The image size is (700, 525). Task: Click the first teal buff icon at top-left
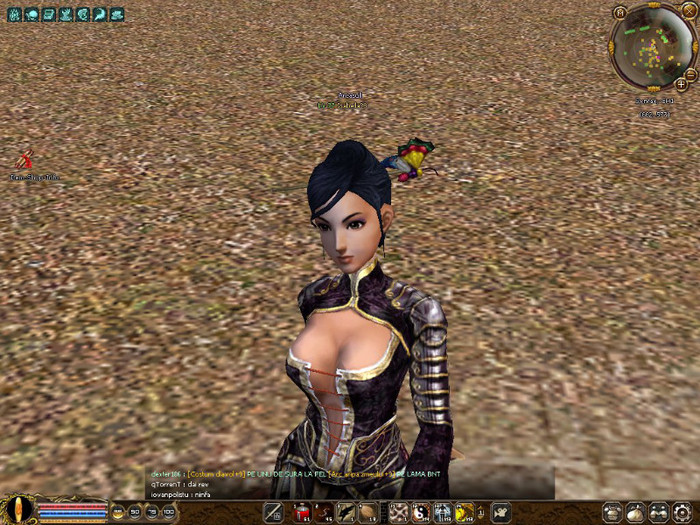point(14,15)
